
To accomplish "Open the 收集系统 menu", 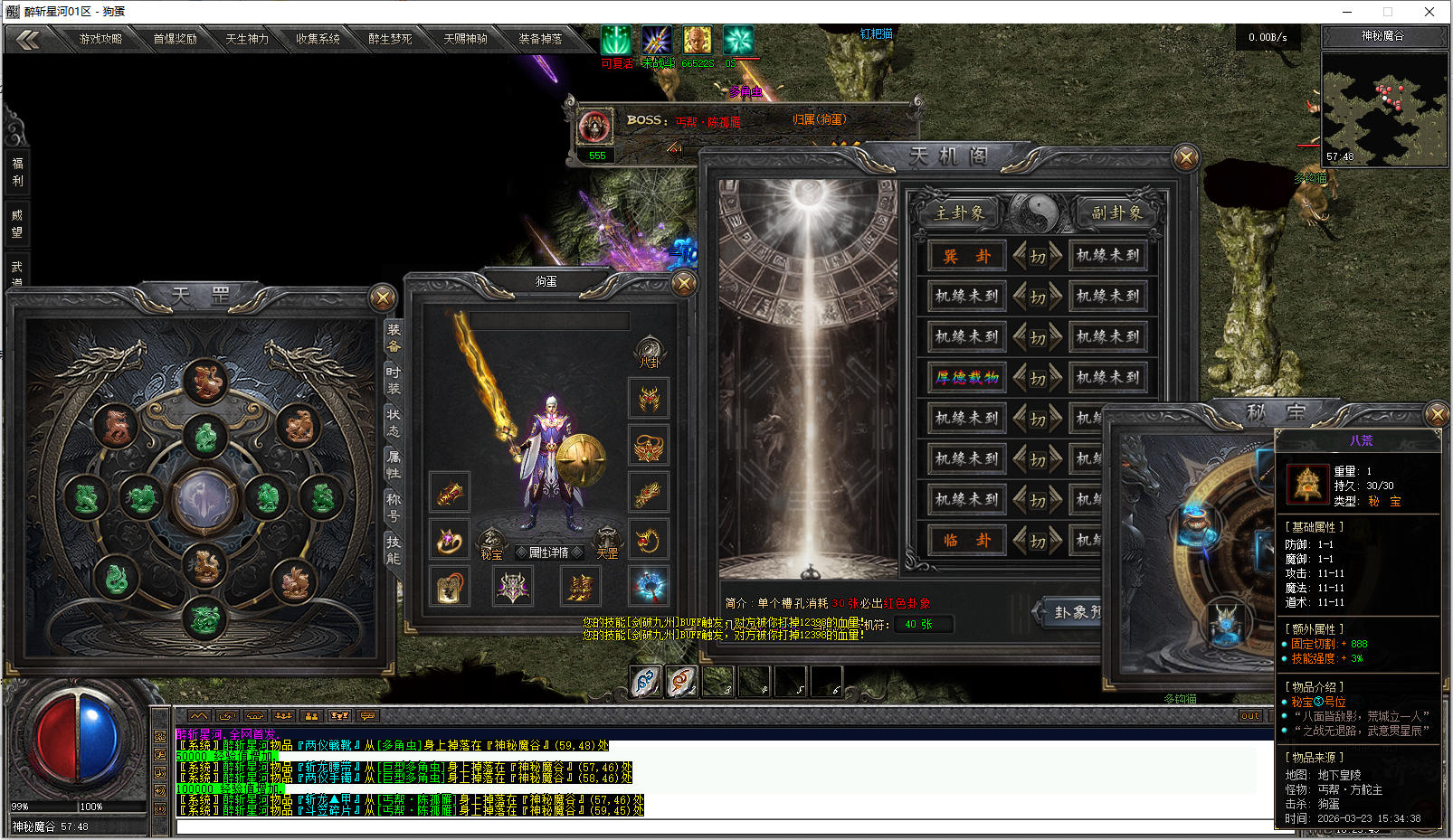I will point(318,39).
